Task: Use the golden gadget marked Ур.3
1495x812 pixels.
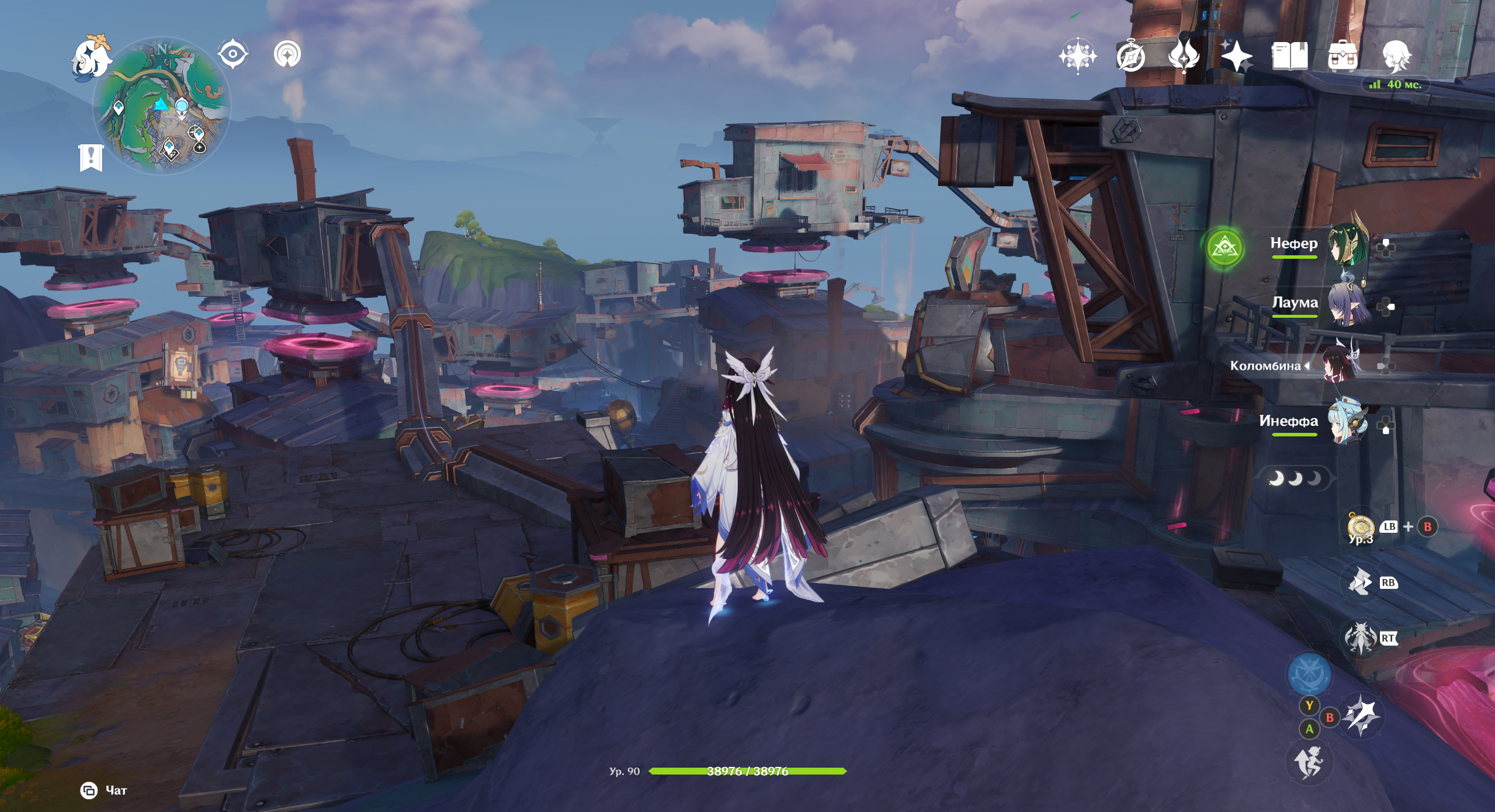Action: (1361, 526)
